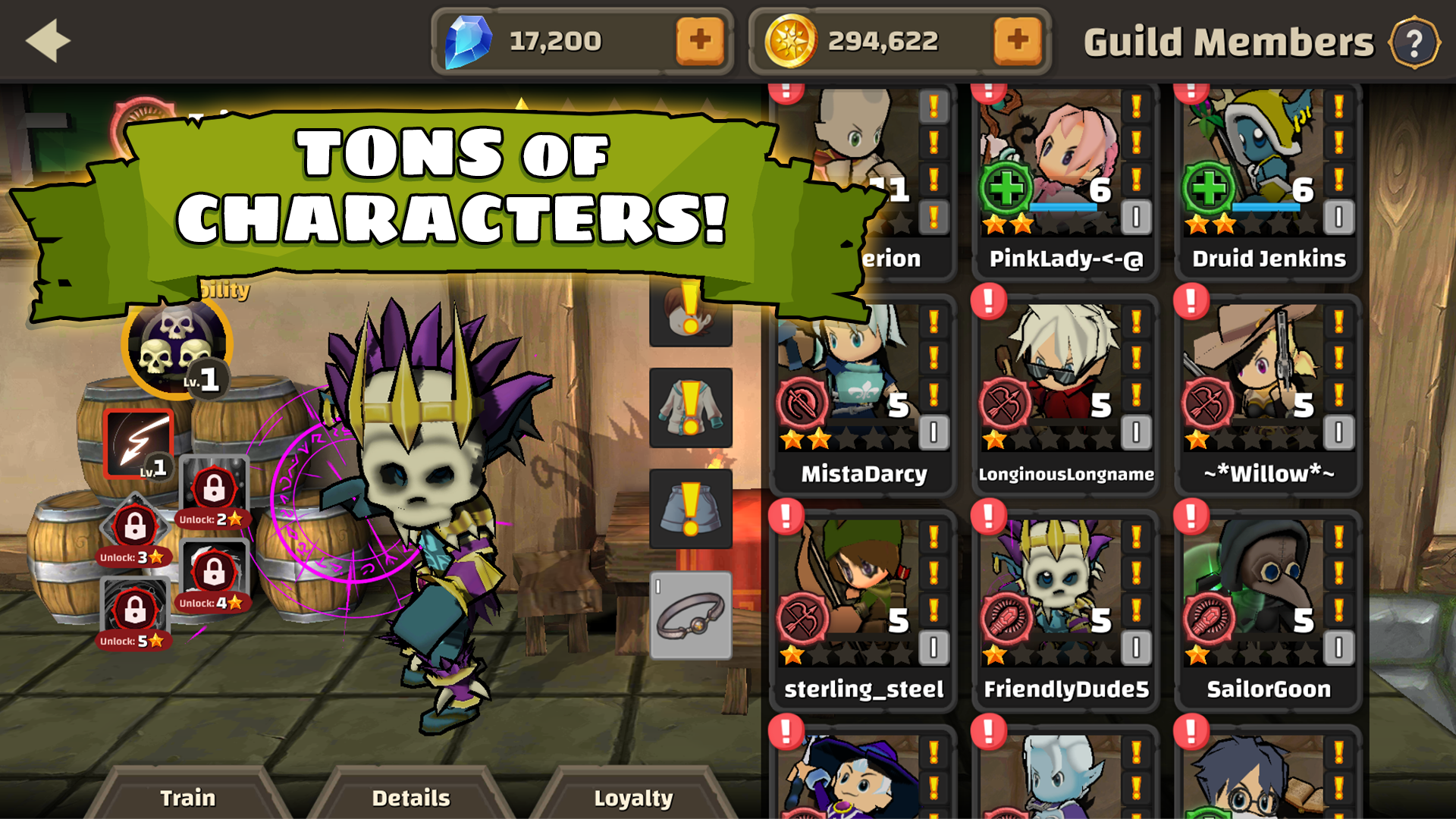
Task: Tap the back arrow to exit
Action: tap(47, 39)
